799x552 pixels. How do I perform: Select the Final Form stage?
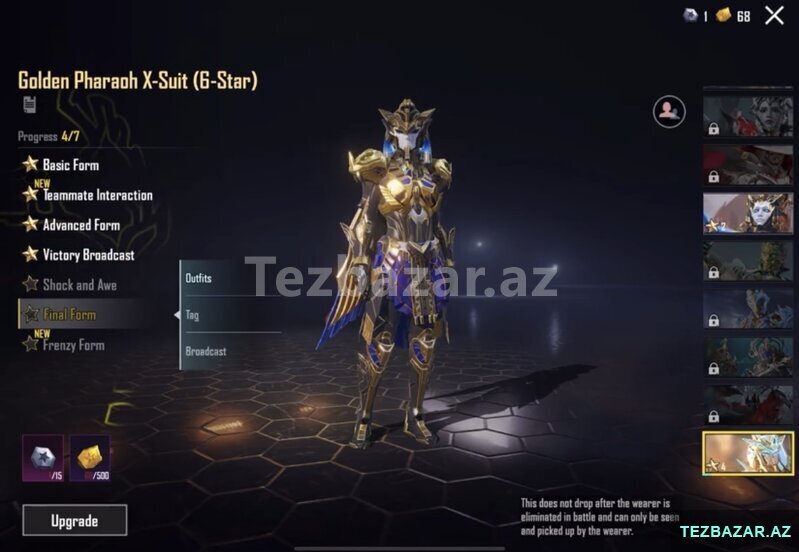69,315
